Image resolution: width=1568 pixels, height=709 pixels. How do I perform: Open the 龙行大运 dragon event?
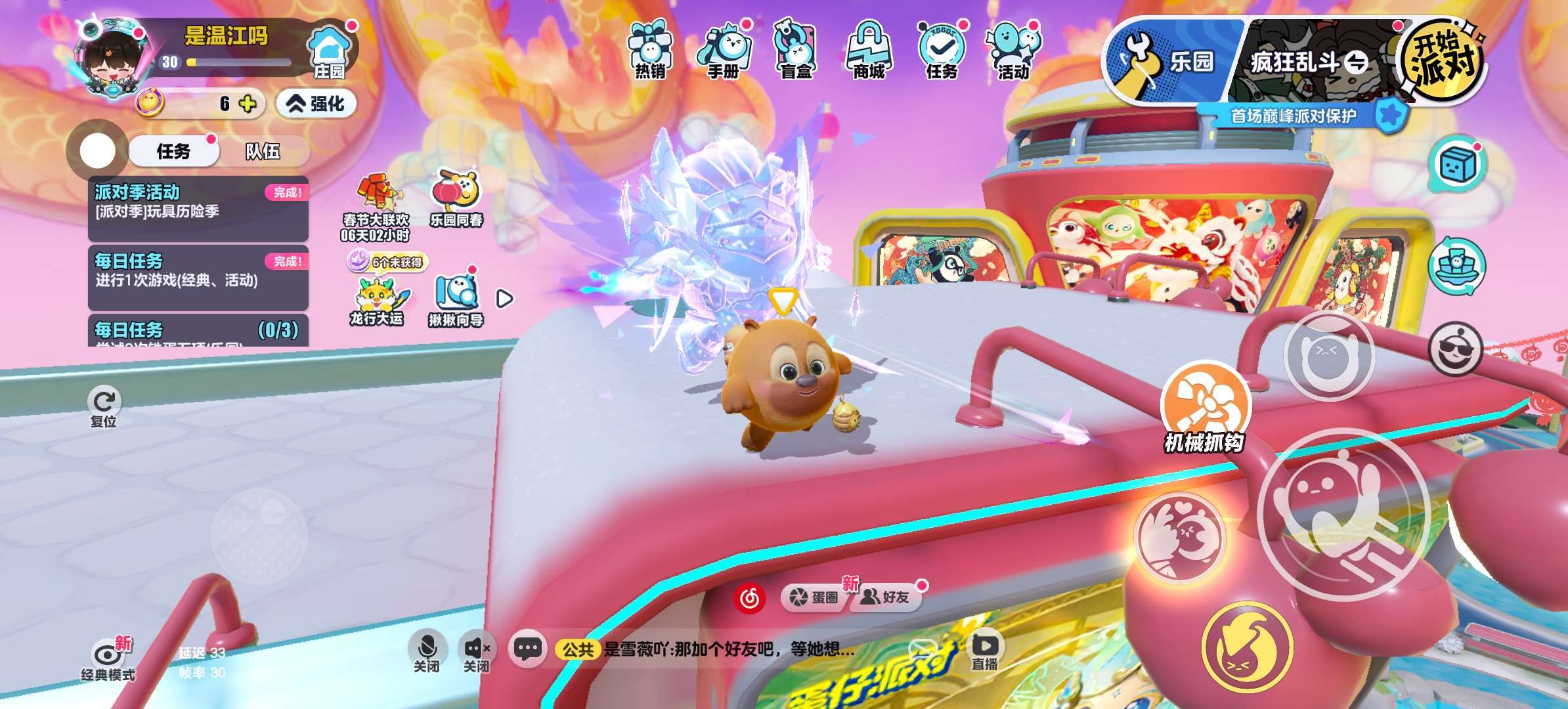[x=376, y=302]
